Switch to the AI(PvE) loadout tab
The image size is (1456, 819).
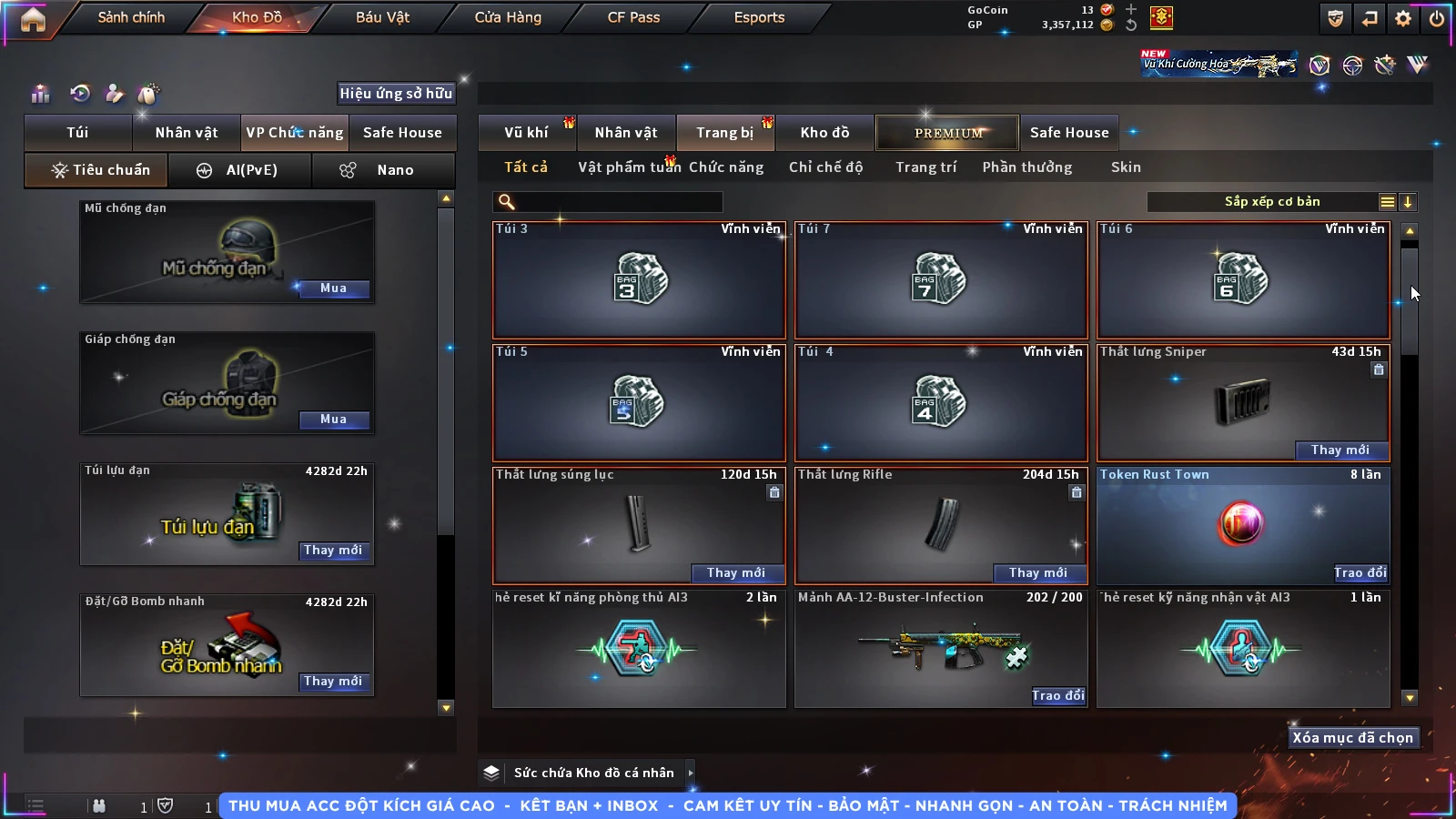click(x=239, y=170)
